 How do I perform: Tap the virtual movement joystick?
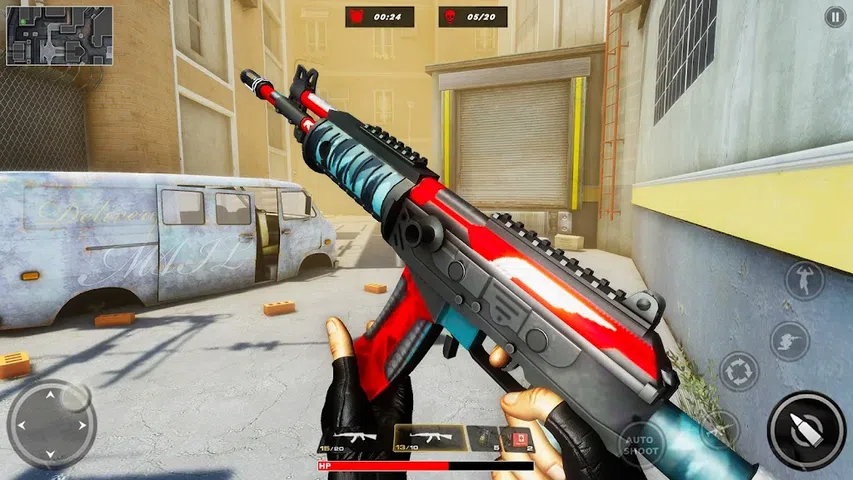point(51,424)
